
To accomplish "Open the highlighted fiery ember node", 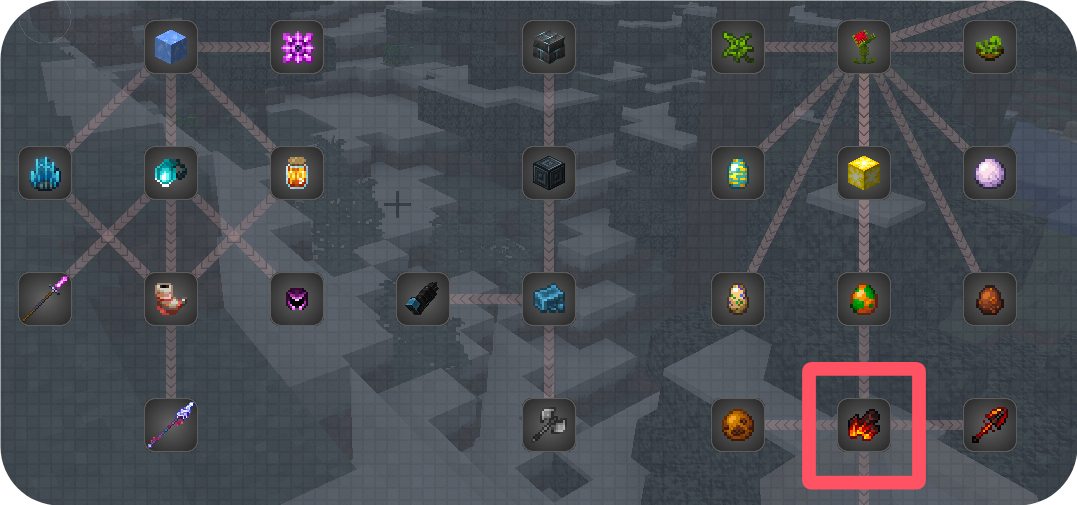I will [864, 425].
